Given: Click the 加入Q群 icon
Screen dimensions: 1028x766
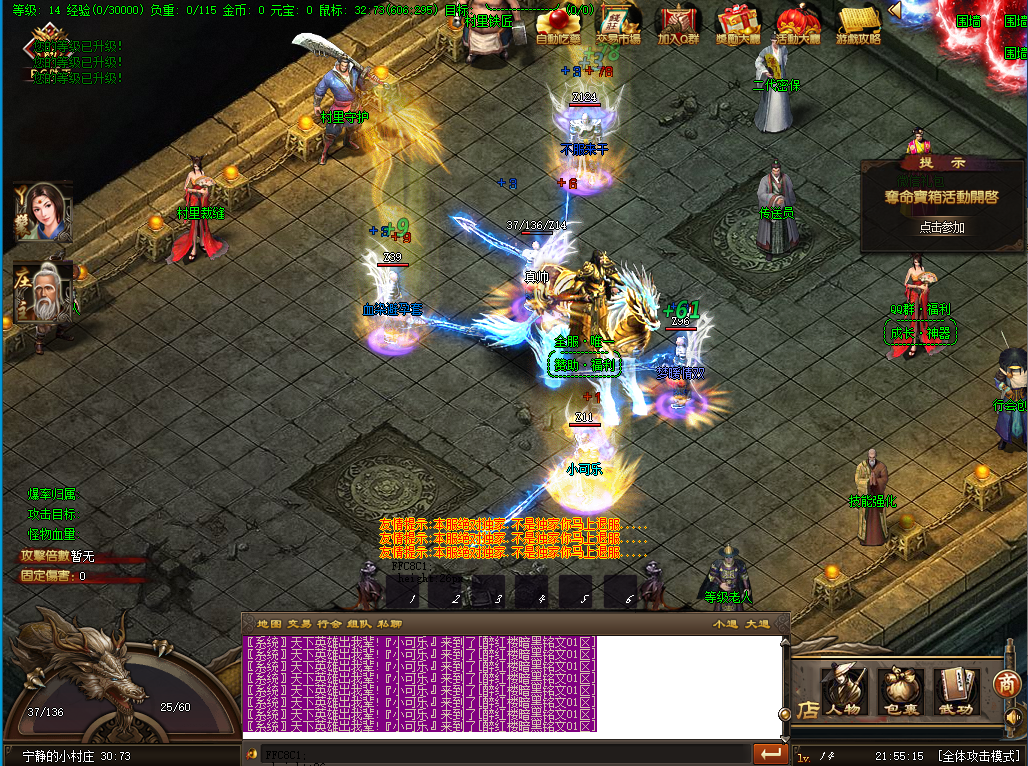Looking at the screenshot, I should point(678,25).
